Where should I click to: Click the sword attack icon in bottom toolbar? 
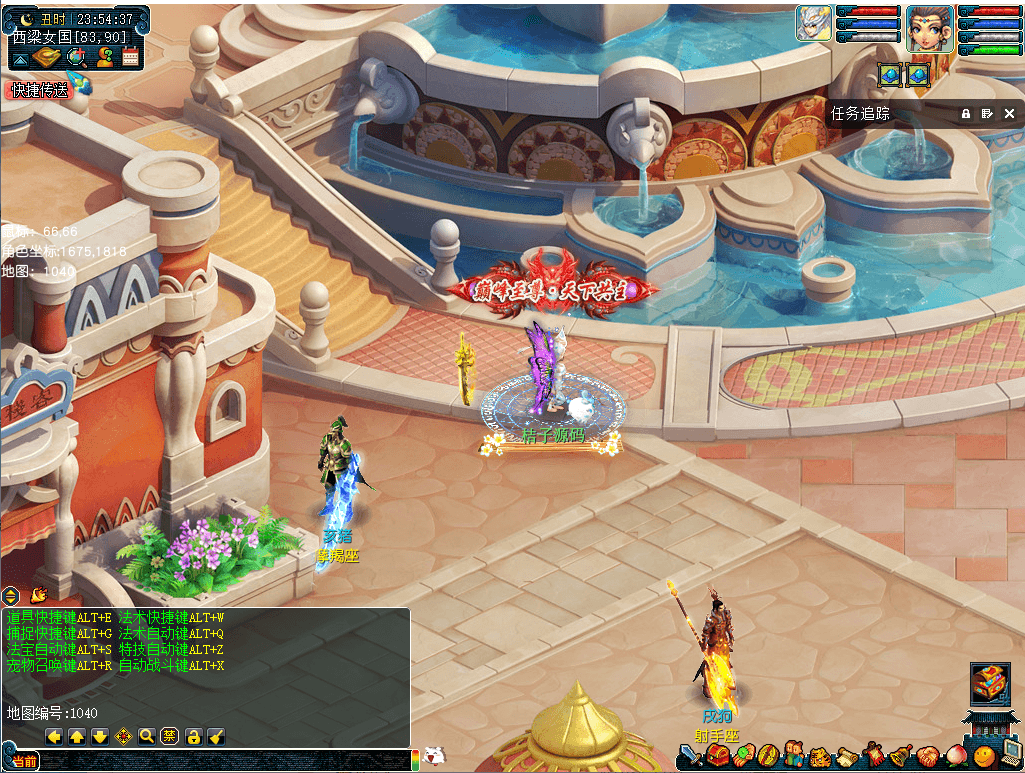point(690,756)
